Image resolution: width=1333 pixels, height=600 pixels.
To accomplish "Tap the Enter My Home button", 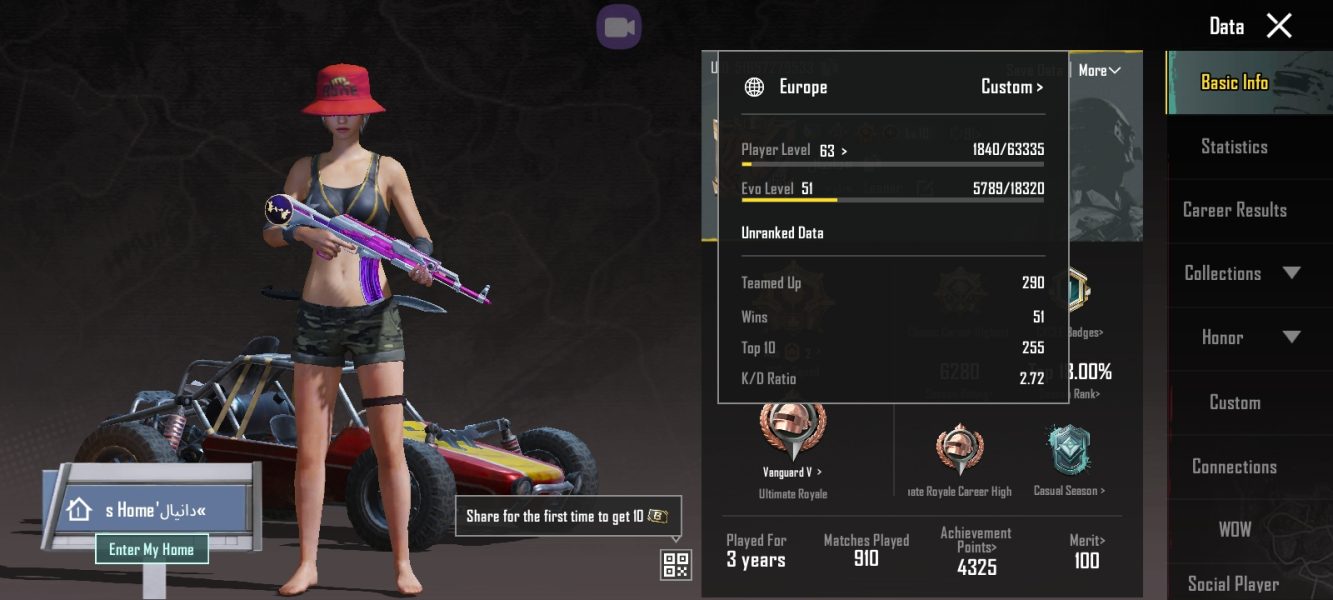I will coord(152,549).
